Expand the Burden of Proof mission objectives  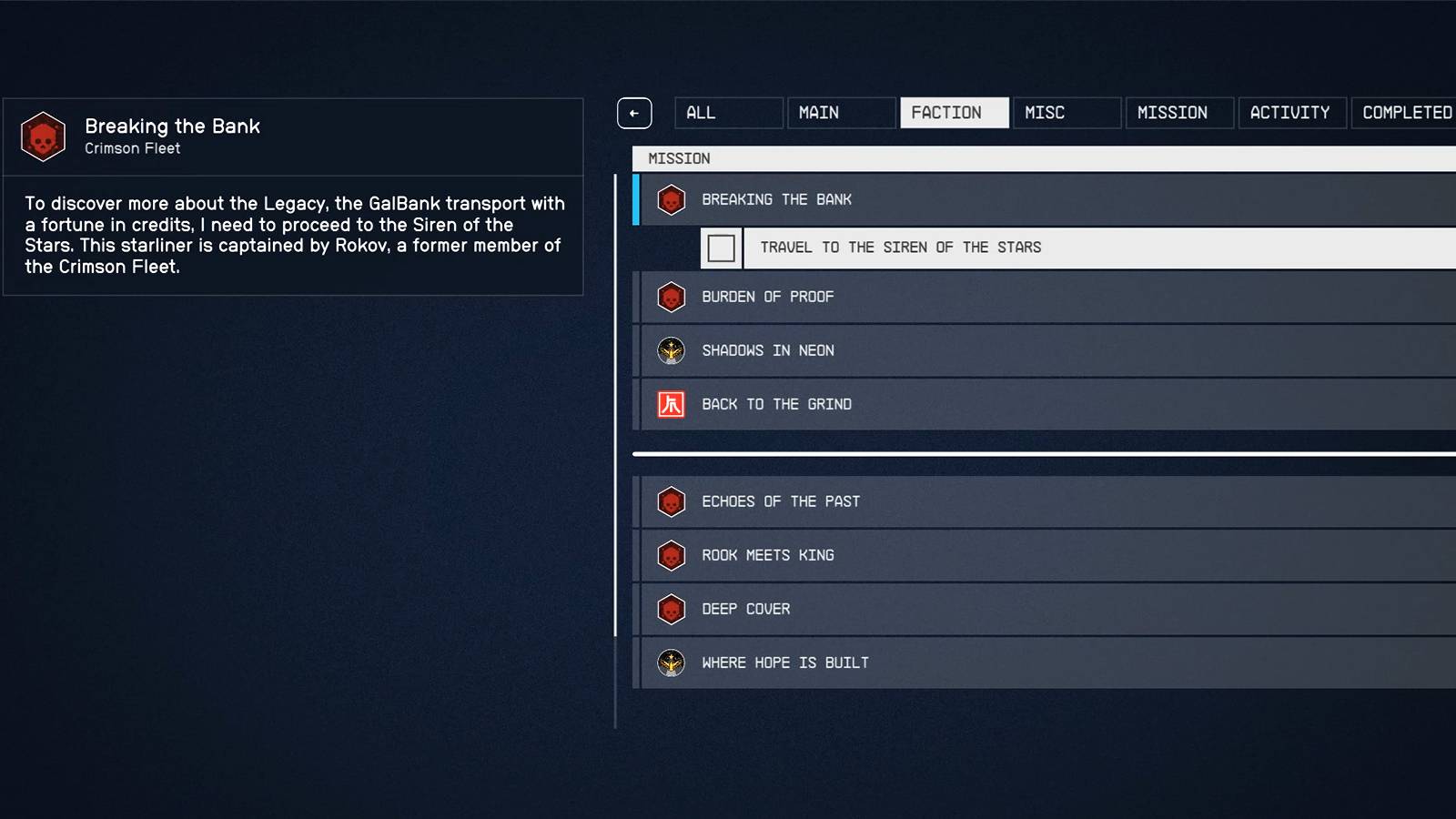[910, 297]
